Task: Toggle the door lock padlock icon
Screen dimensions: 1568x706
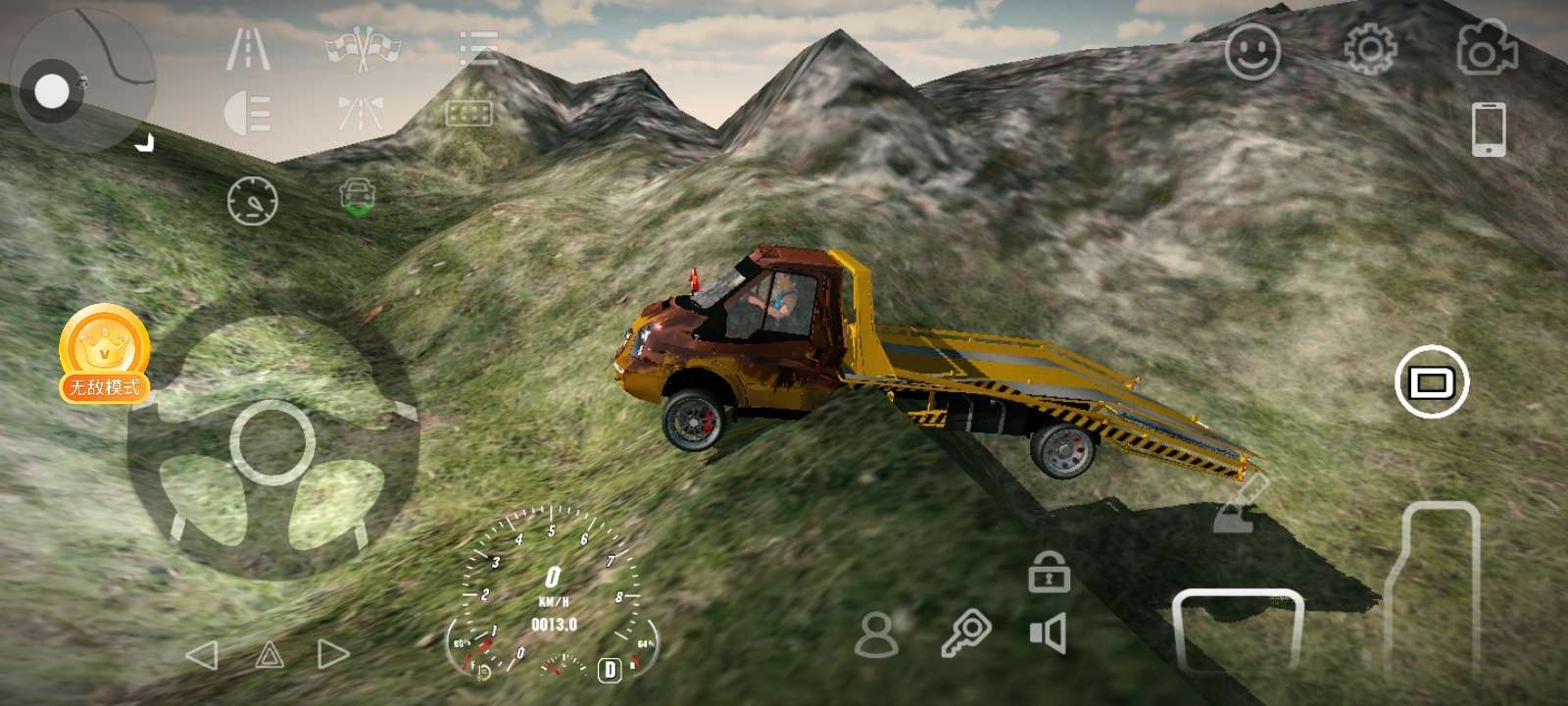Action: pos(1048,572)
